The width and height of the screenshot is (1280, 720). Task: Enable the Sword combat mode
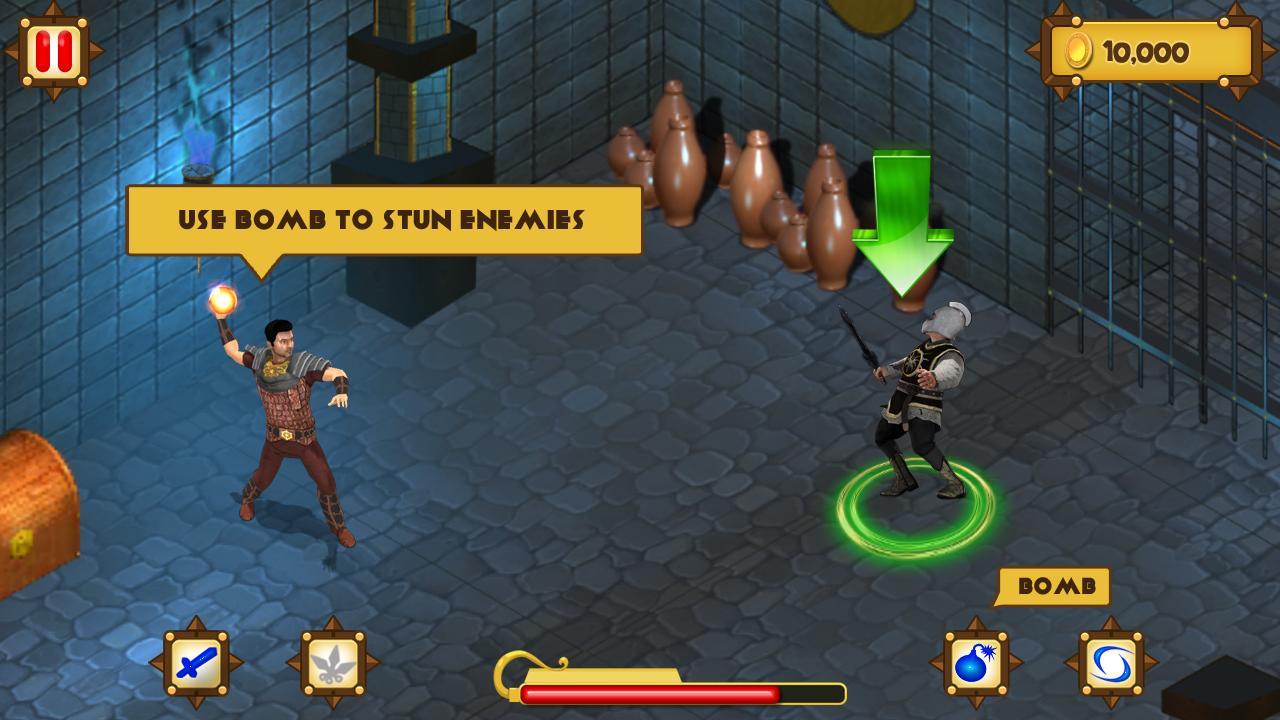coord(197,660)
